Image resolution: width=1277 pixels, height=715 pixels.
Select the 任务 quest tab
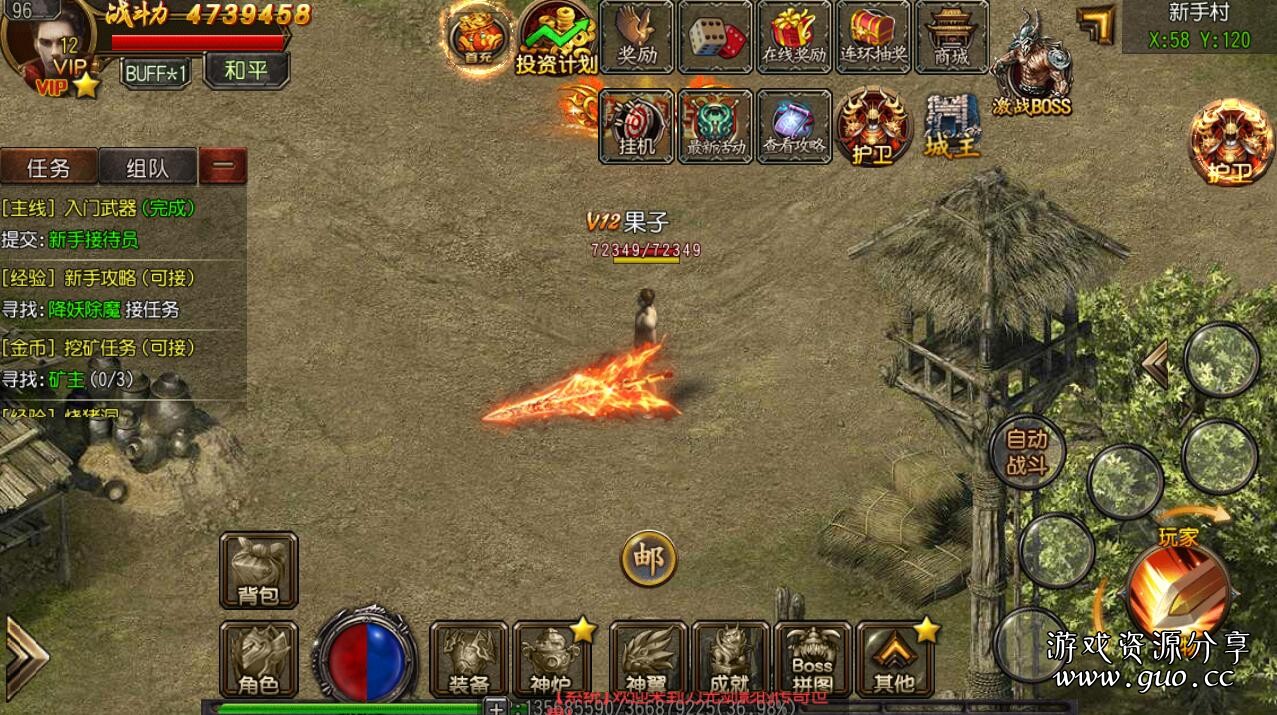click(49, 168)
